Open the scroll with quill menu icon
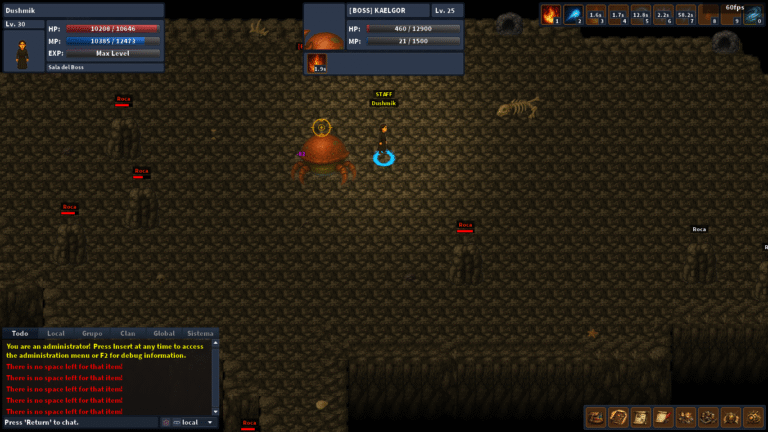The width and height of the screenshot is (768, 432). [662, 416]
